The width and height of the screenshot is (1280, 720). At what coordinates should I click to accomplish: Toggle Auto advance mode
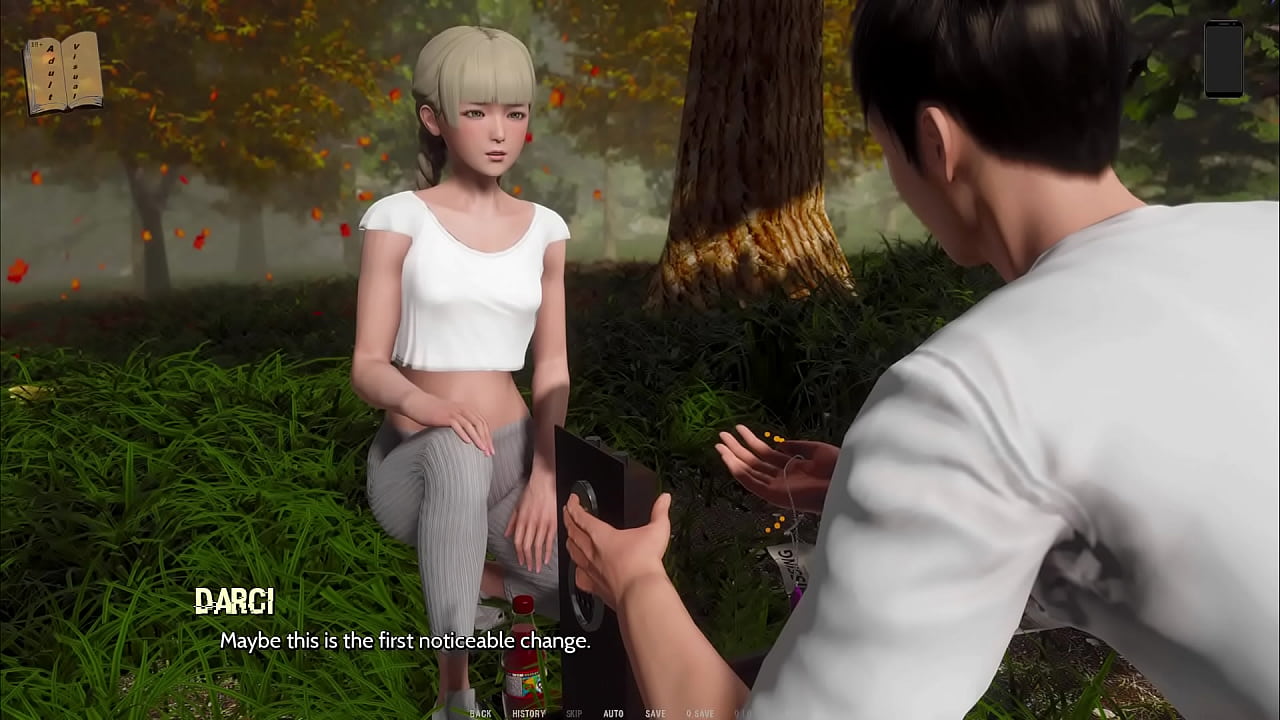613,713
